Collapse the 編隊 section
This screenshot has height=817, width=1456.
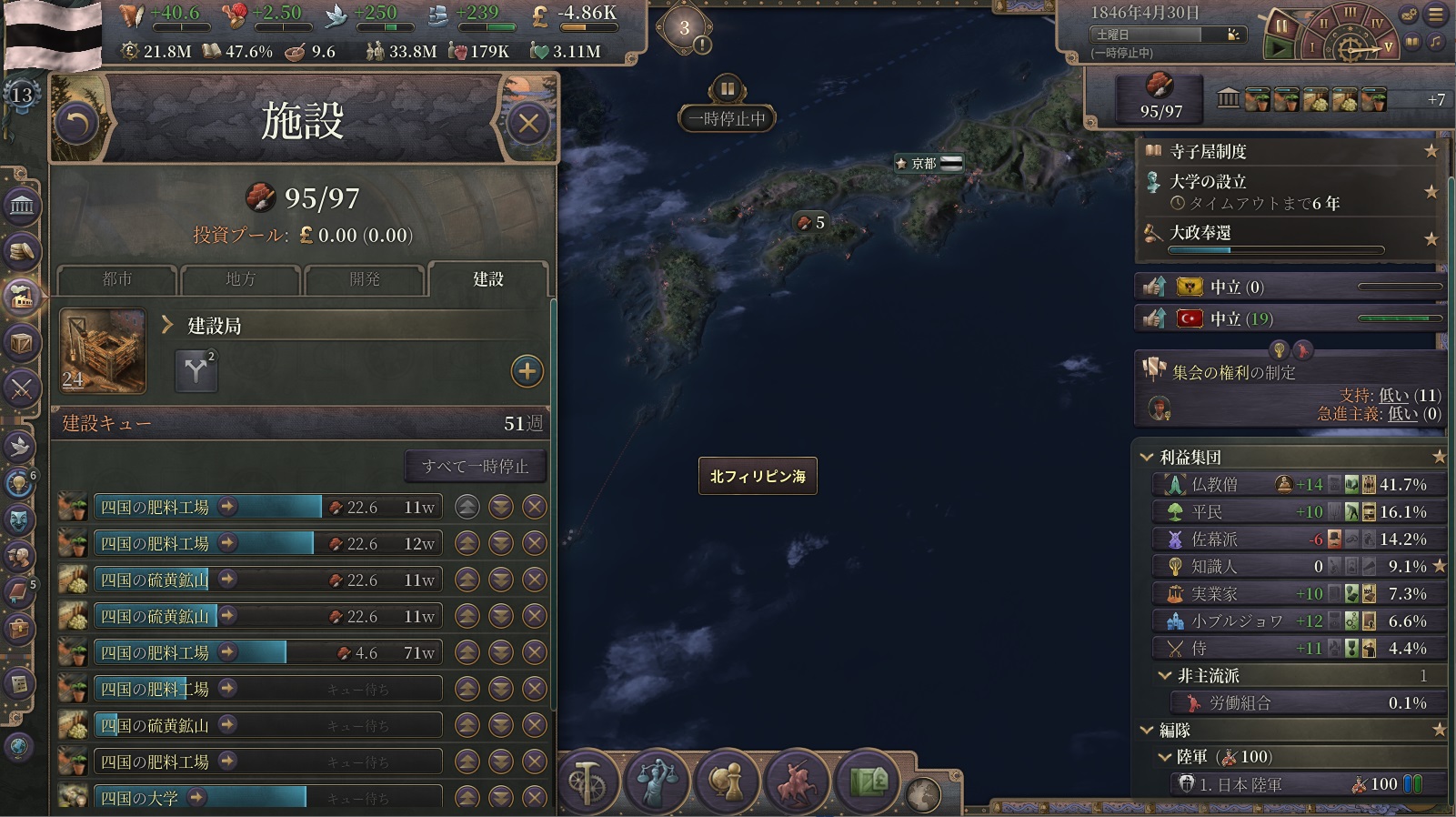(1147, 730)
